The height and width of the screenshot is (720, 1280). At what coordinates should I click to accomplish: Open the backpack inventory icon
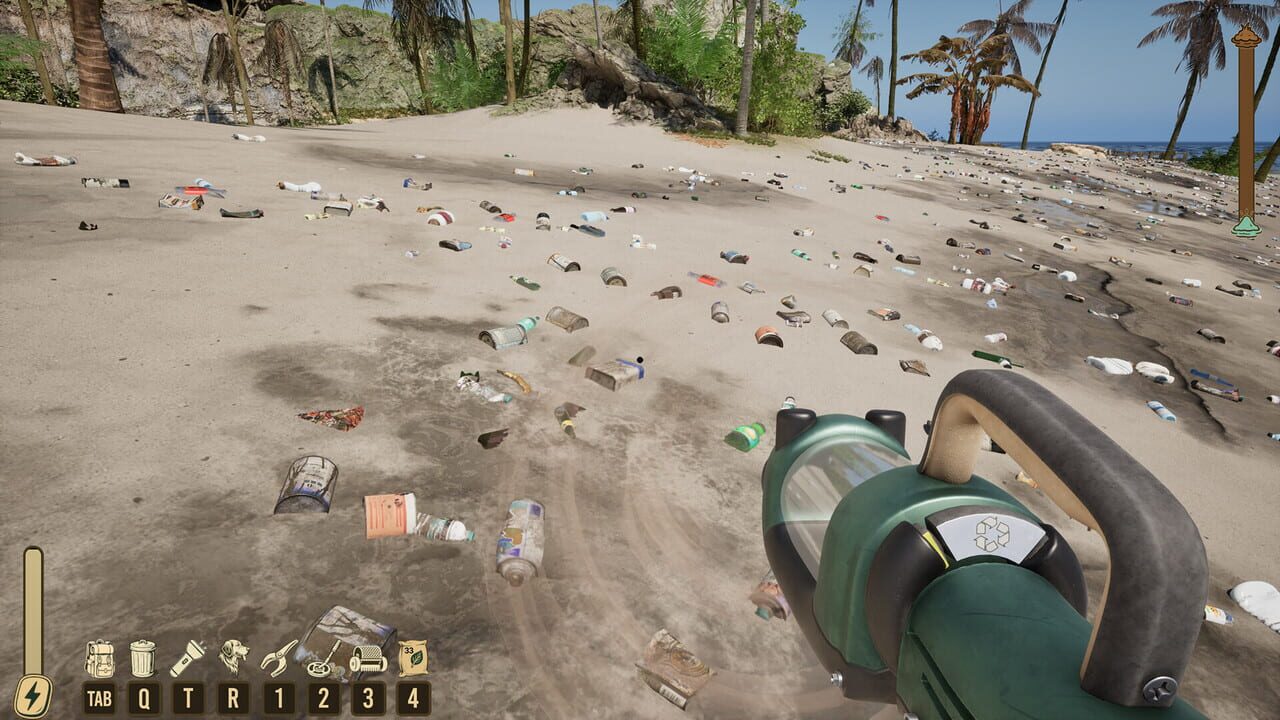point(100,658)
